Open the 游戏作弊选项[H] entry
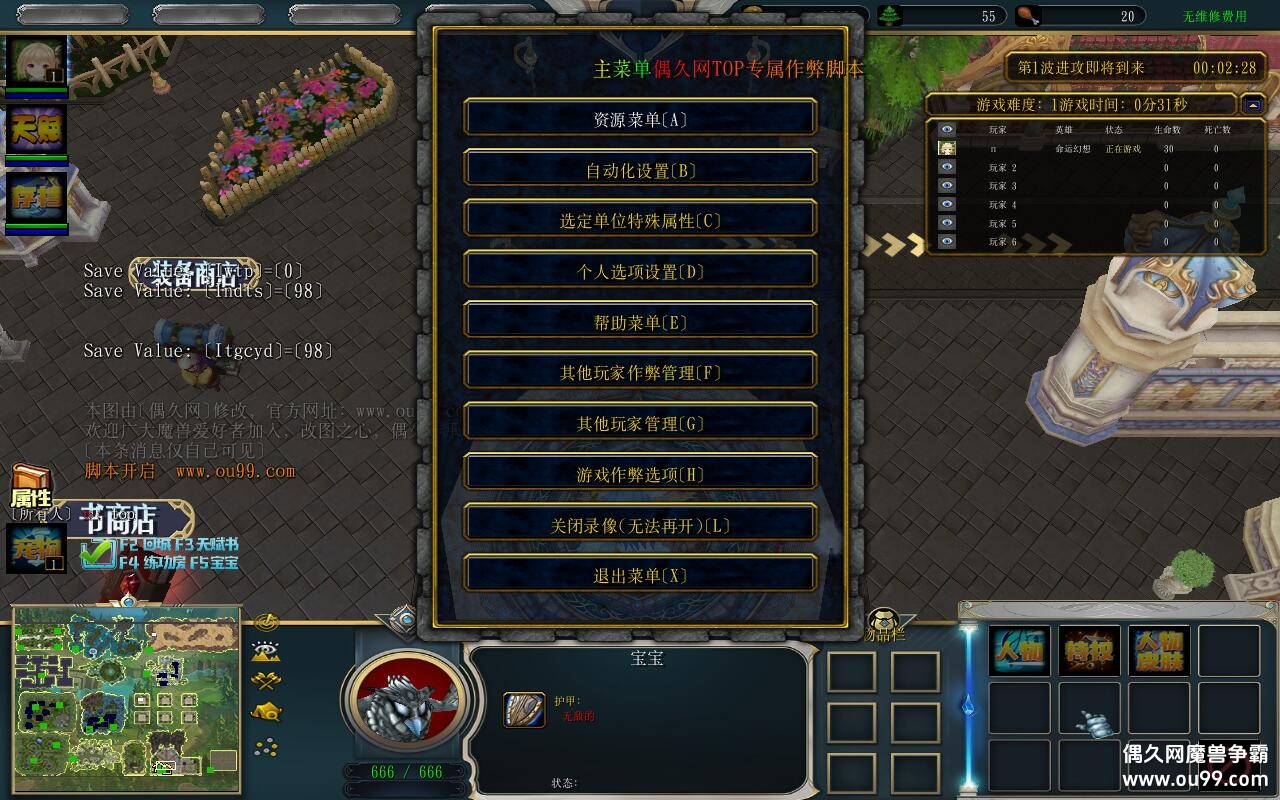 640,472
